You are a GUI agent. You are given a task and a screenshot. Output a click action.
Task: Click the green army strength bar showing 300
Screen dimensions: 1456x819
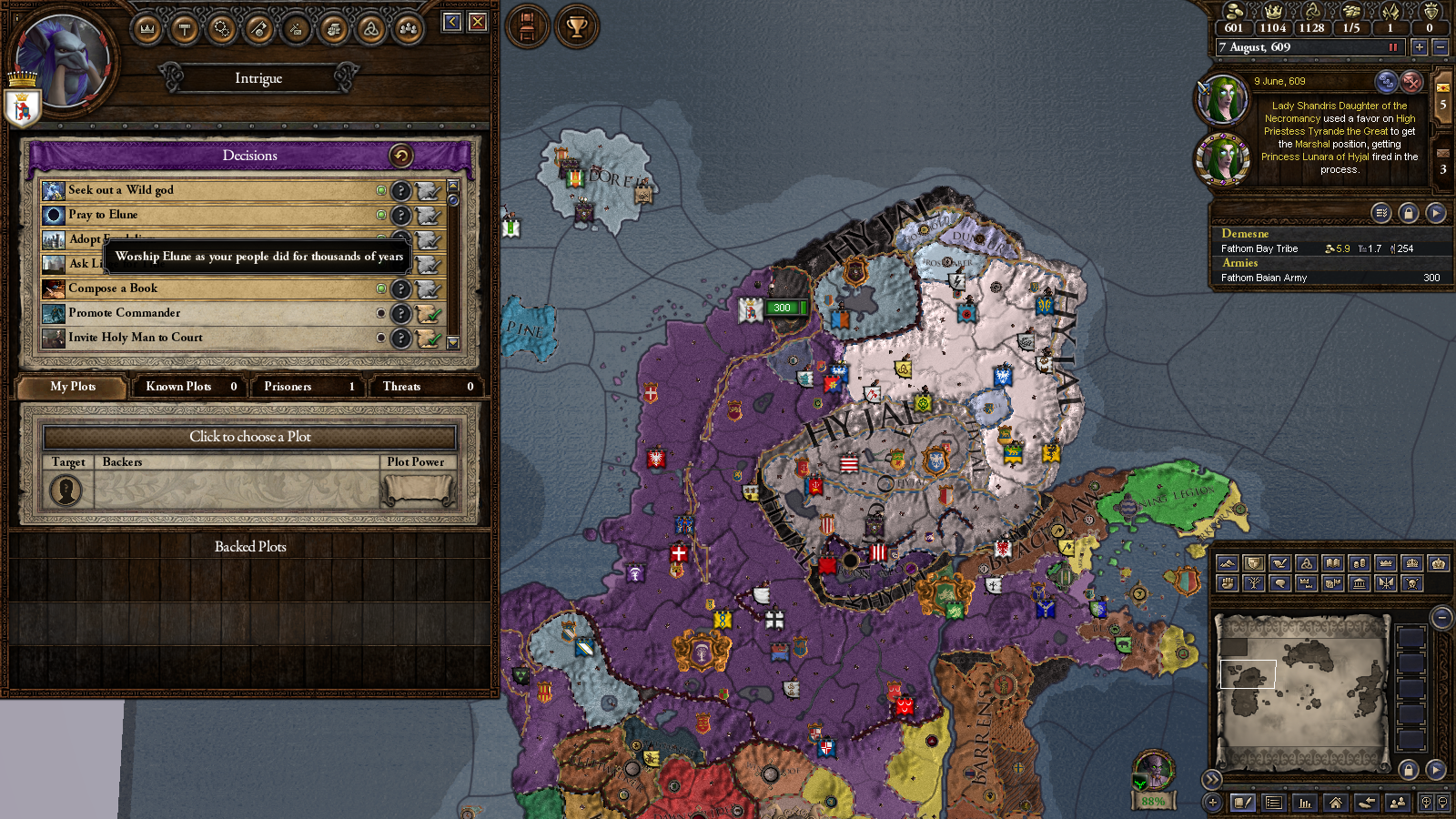781,308
